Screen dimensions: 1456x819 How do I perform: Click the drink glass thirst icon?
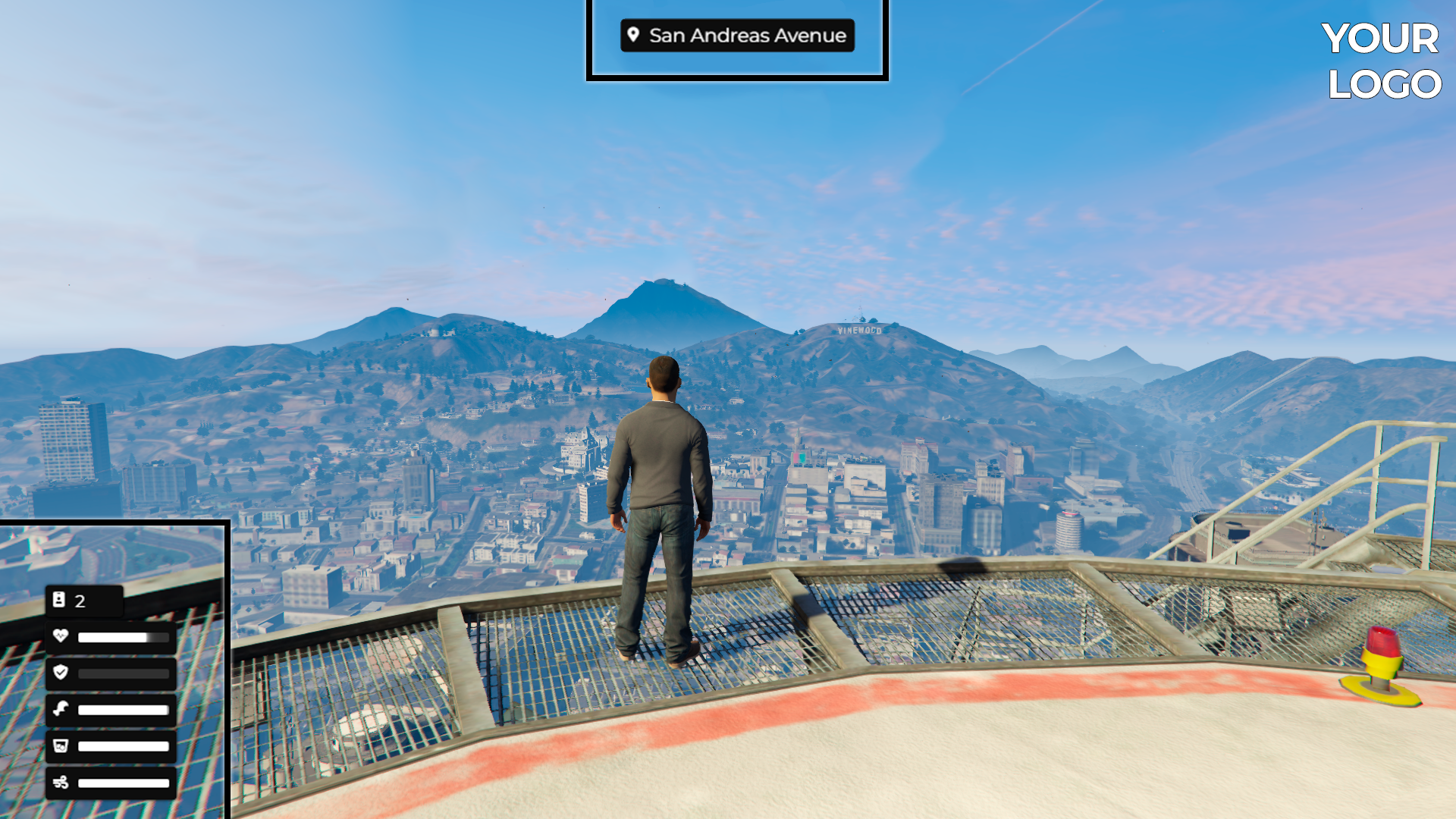[61, 745]
